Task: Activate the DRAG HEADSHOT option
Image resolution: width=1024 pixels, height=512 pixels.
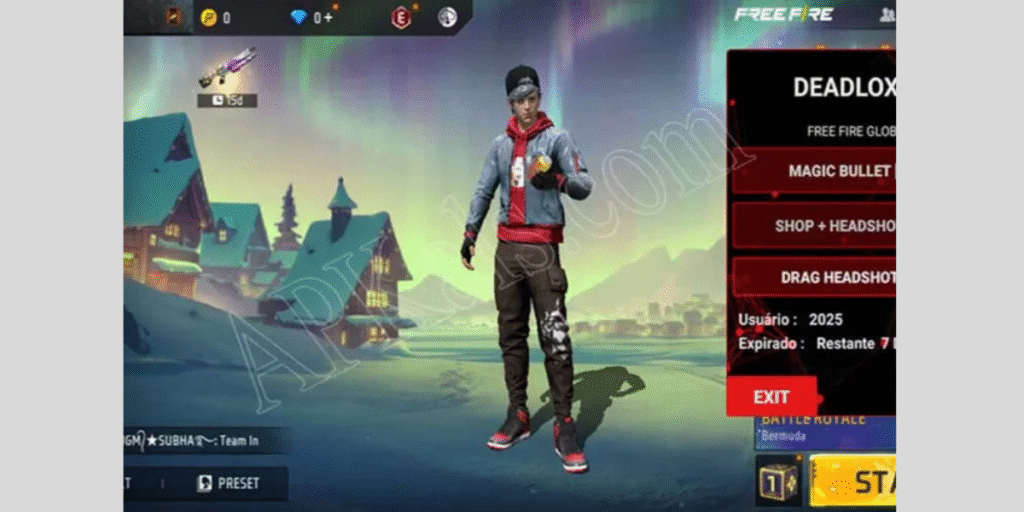Action: (814, 277)
